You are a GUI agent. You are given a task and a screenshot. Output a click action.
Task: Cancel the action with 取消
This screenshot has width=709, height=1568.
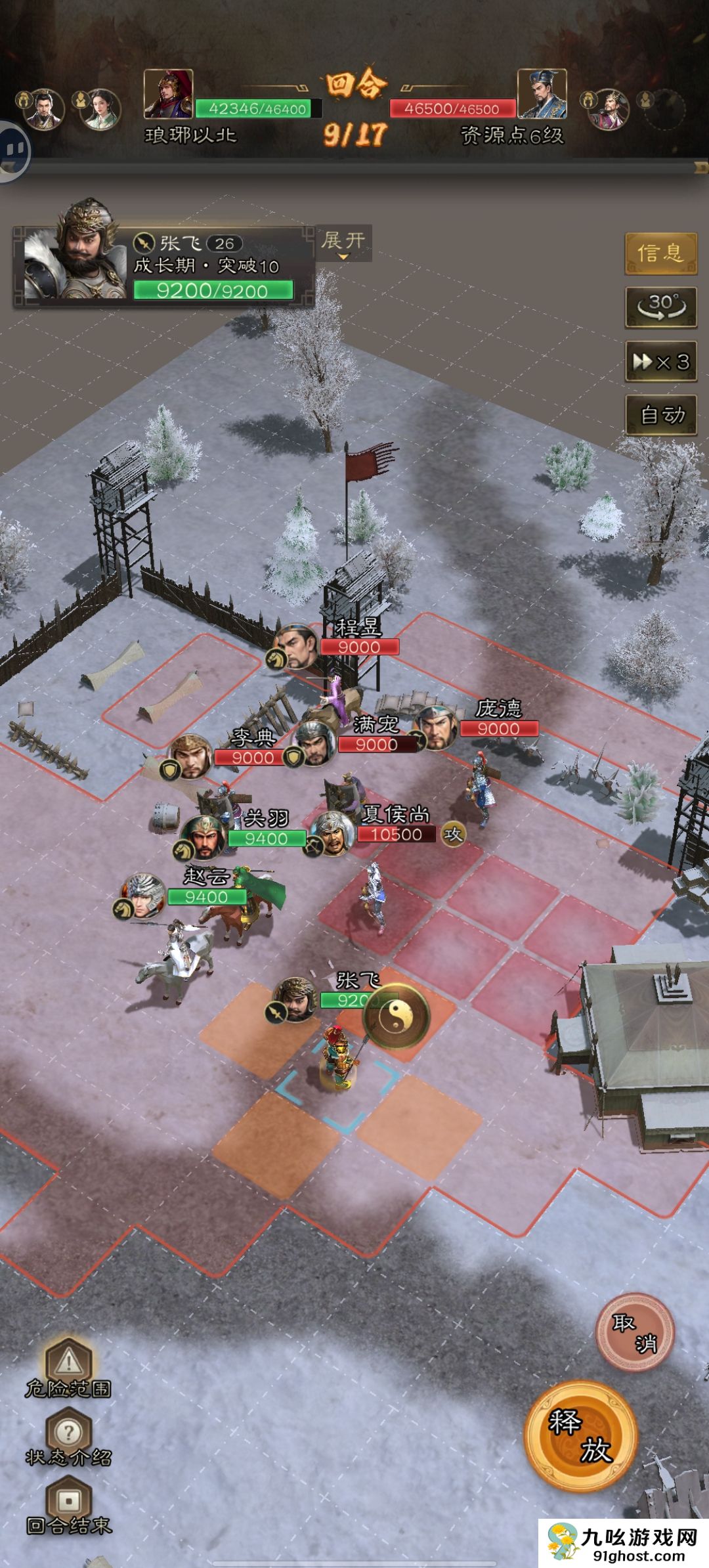(634, 1332)
